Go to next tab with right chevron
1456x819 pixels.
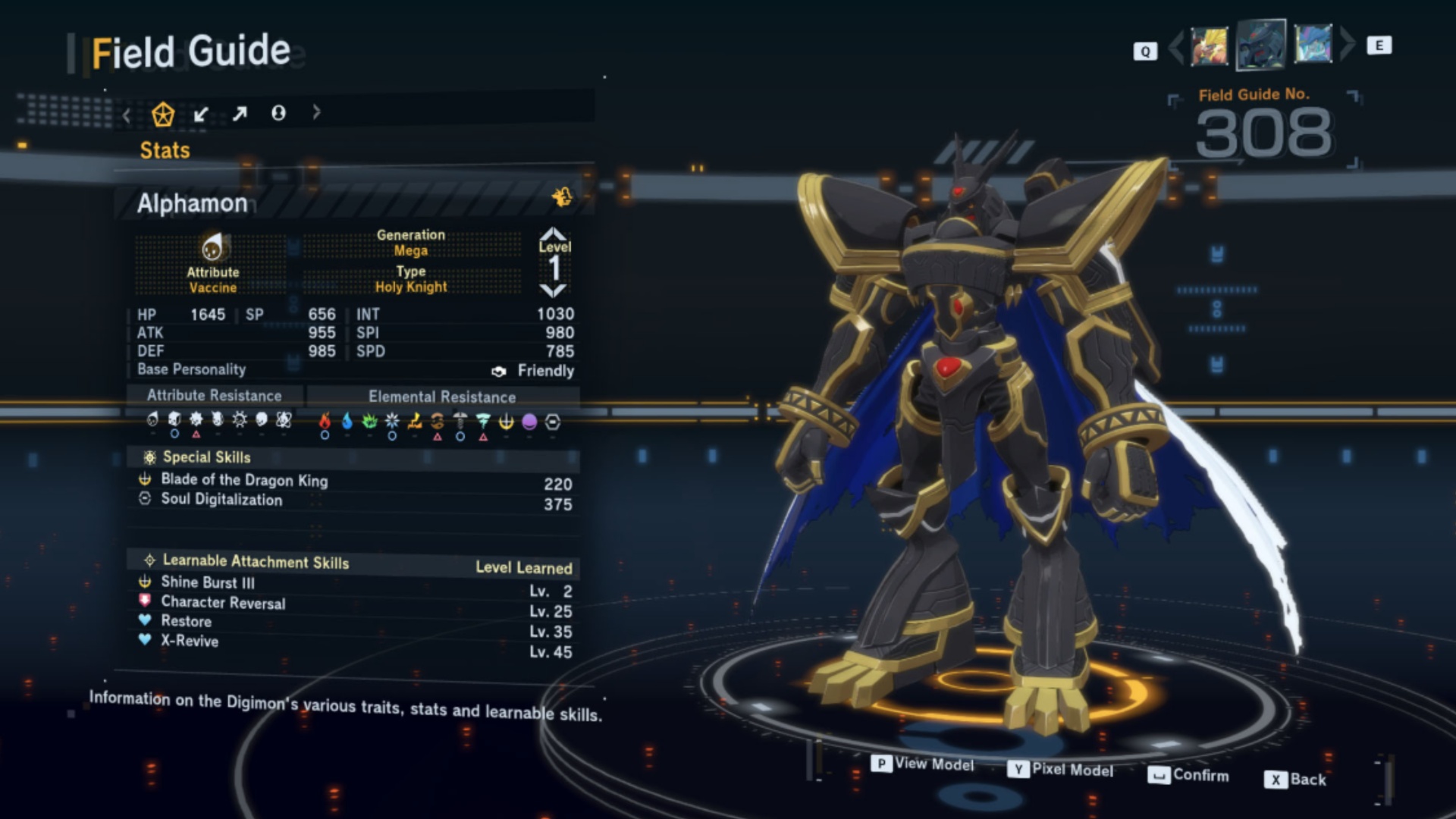pos(316,112)
